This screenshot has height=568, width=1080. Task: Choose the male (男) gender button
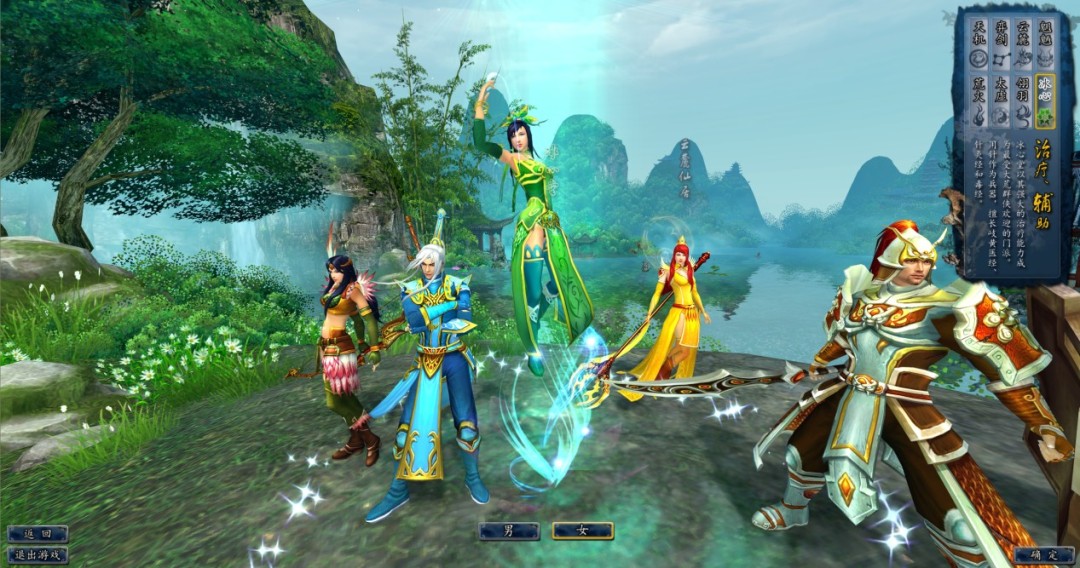coord(508,532)
